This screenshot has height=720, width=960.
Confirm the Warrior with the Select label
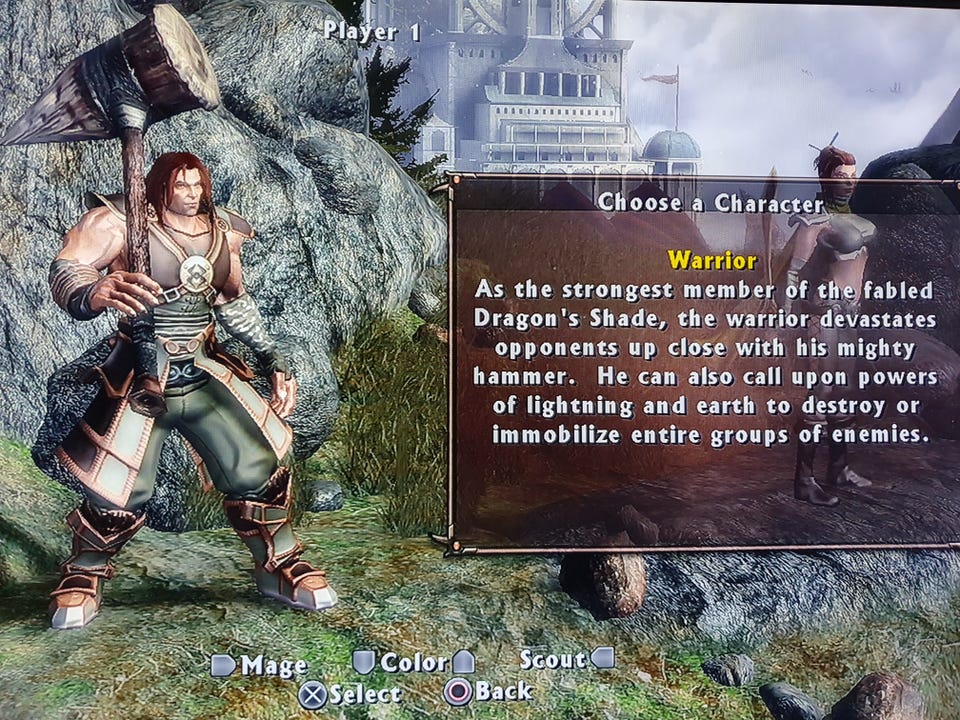tap(351, 692)
